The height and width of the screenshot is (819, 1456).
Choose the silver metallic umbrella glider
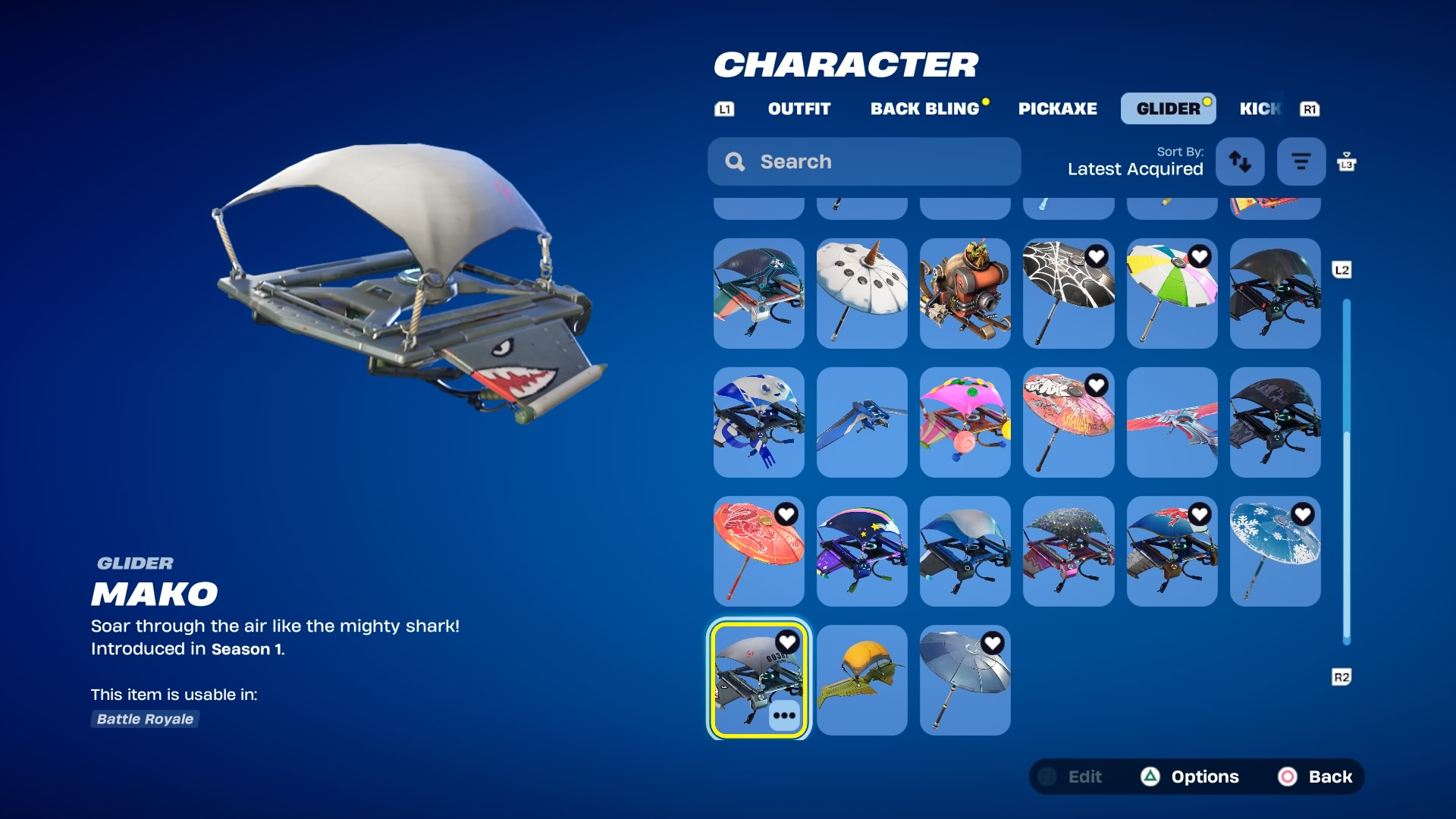click(965, 680)
